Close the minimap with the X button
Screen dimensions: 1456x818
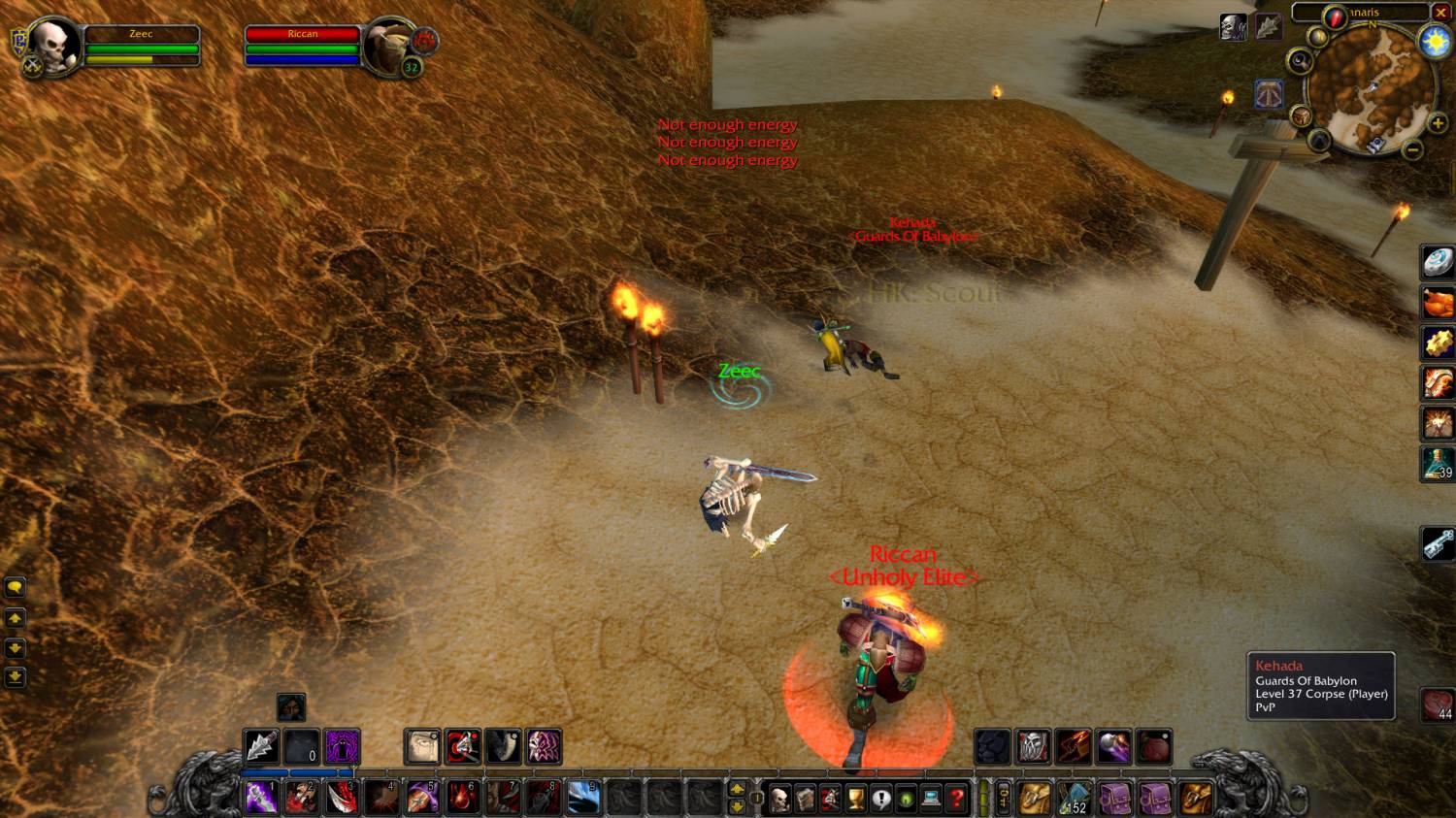coord(1441,13)
